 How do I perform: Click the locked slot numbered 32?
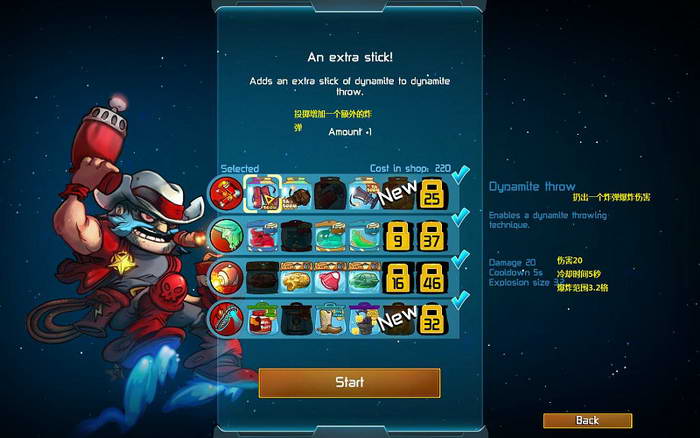[x=433, y=320]
